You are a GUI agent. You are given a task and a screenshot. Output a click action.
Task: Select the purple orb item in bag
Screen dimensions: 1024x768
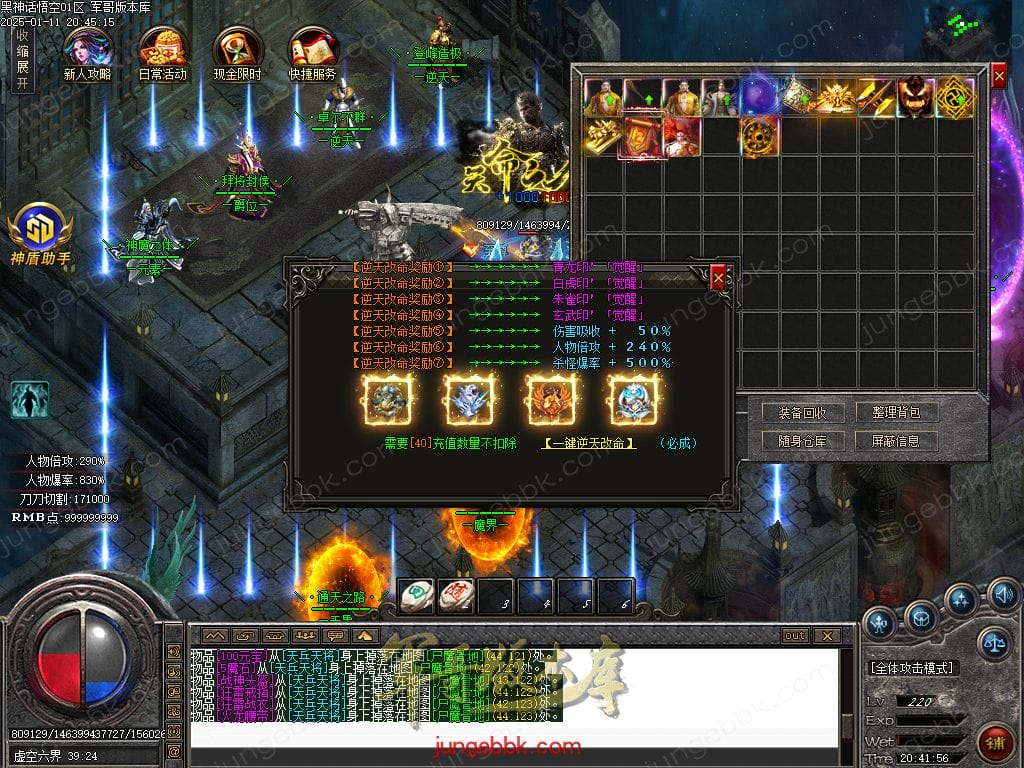click(x=759, y=98)
